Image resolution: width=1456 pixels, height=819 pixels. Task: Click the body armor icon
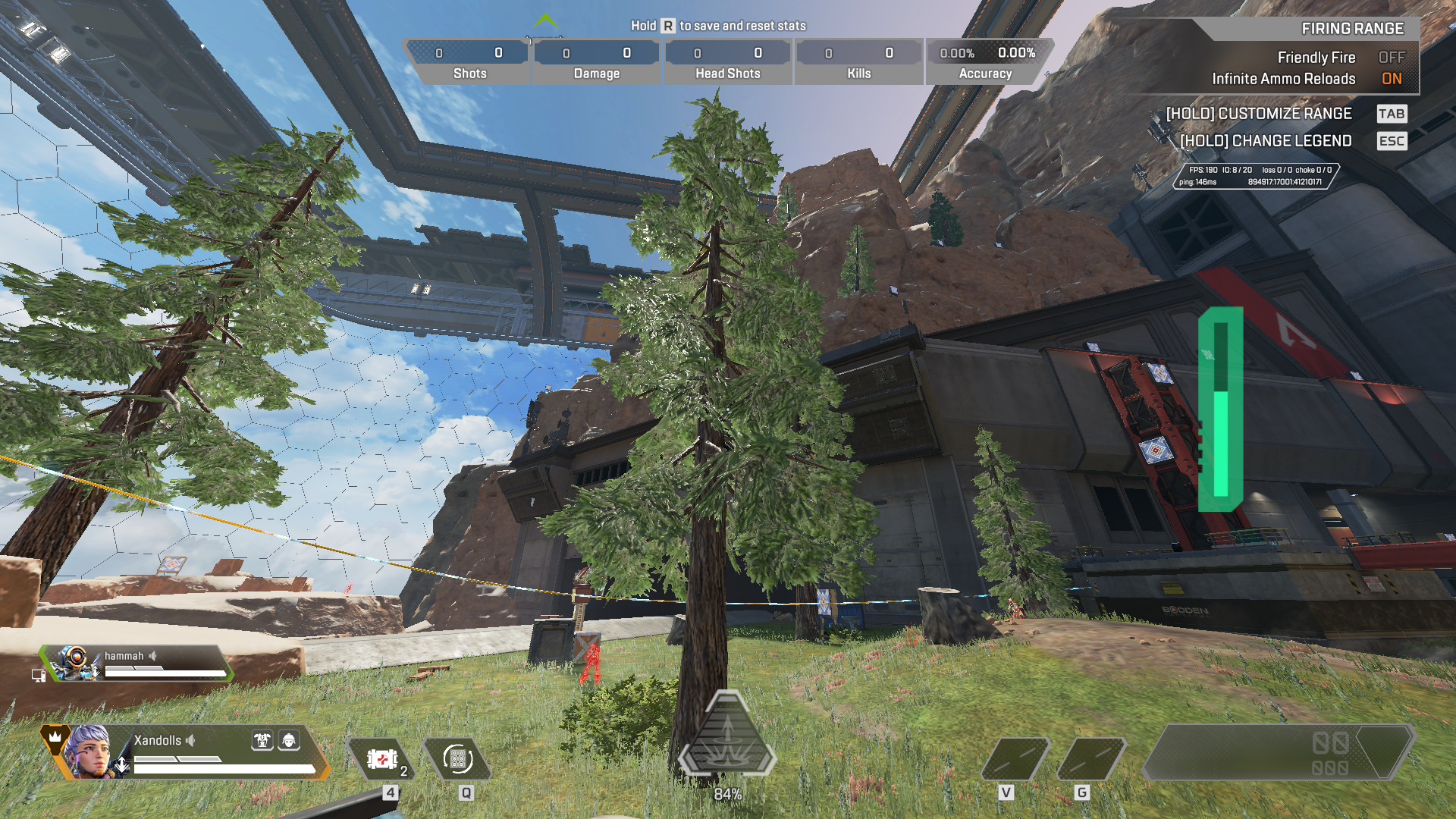(262, 740)
